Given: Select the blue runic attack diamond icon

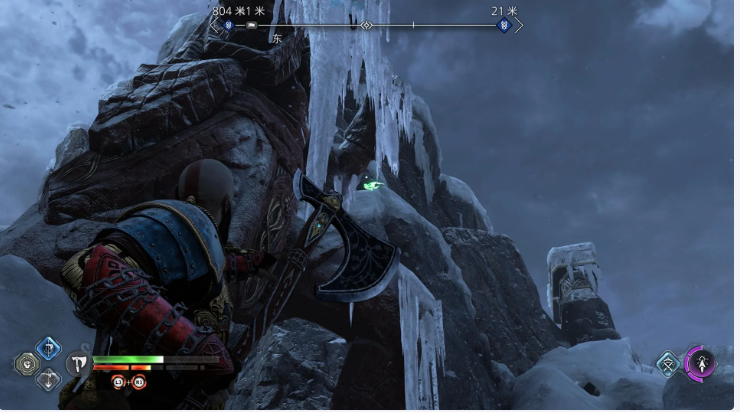Looking at the screenshot, I should [48, 348].
